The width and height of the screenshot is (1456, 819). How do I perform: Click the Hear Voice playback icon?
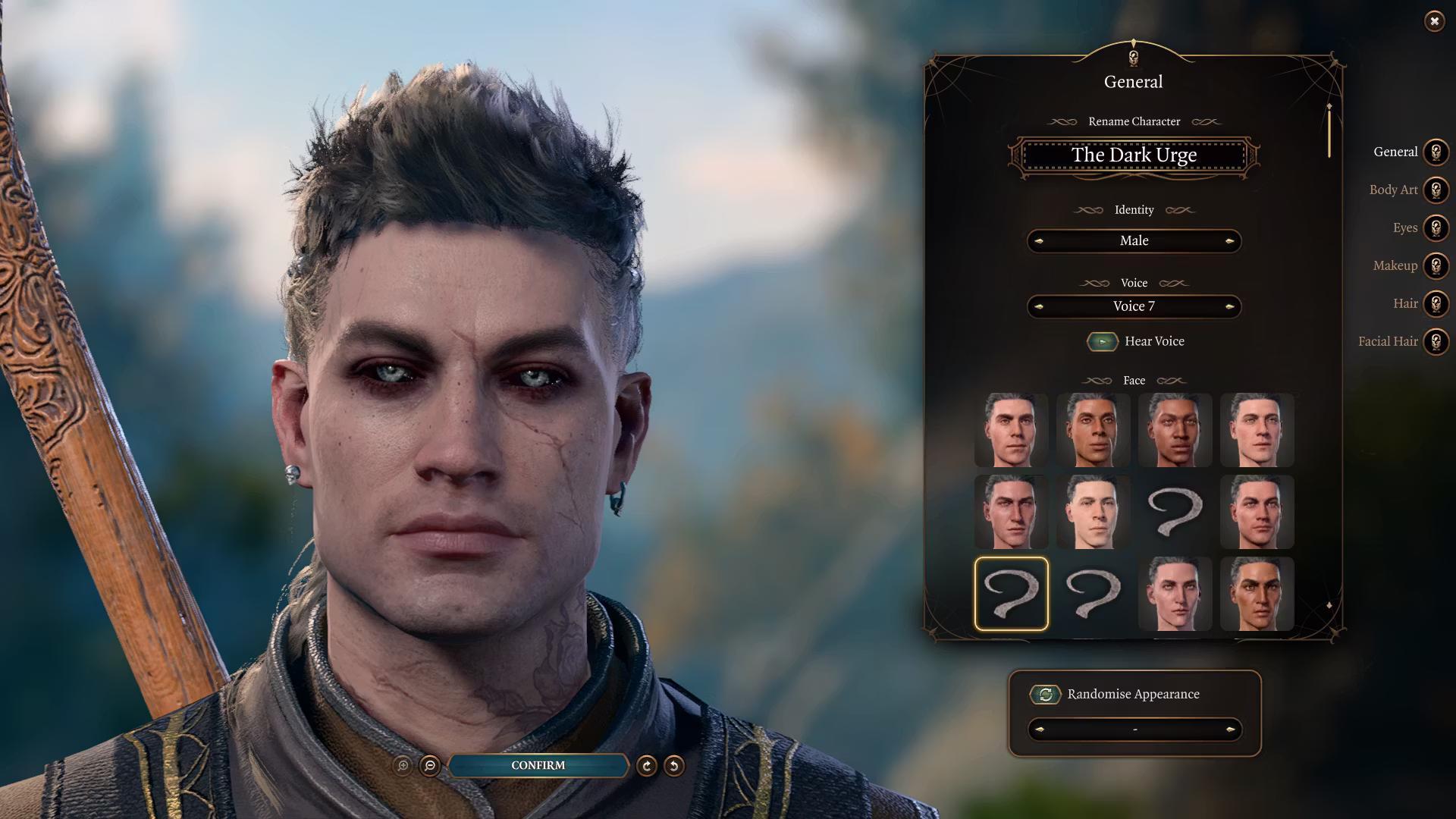(x=1103, y=341)
